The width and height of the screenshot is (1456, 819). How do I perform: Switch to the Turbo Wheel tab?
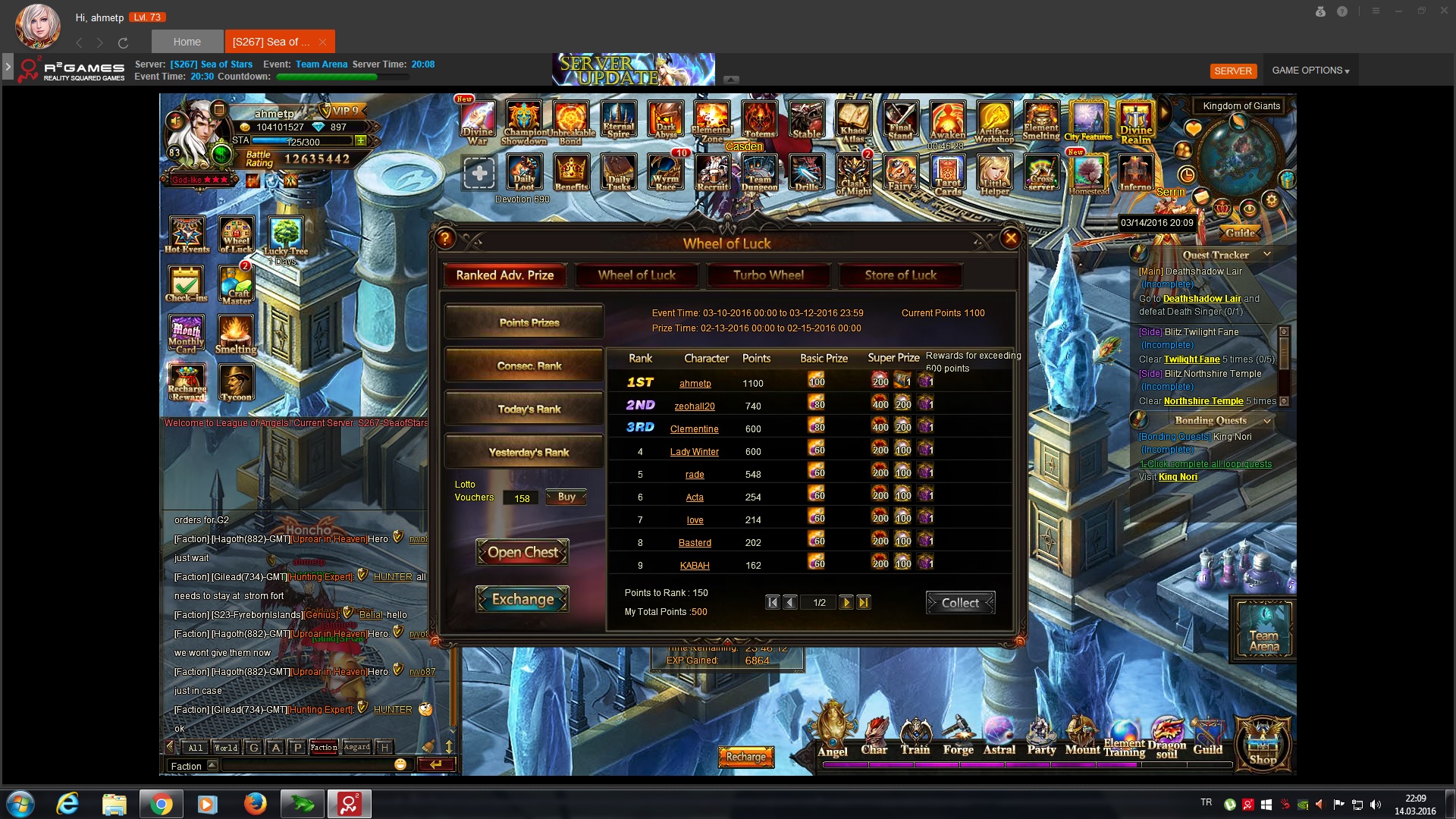(x=768, y=275)
